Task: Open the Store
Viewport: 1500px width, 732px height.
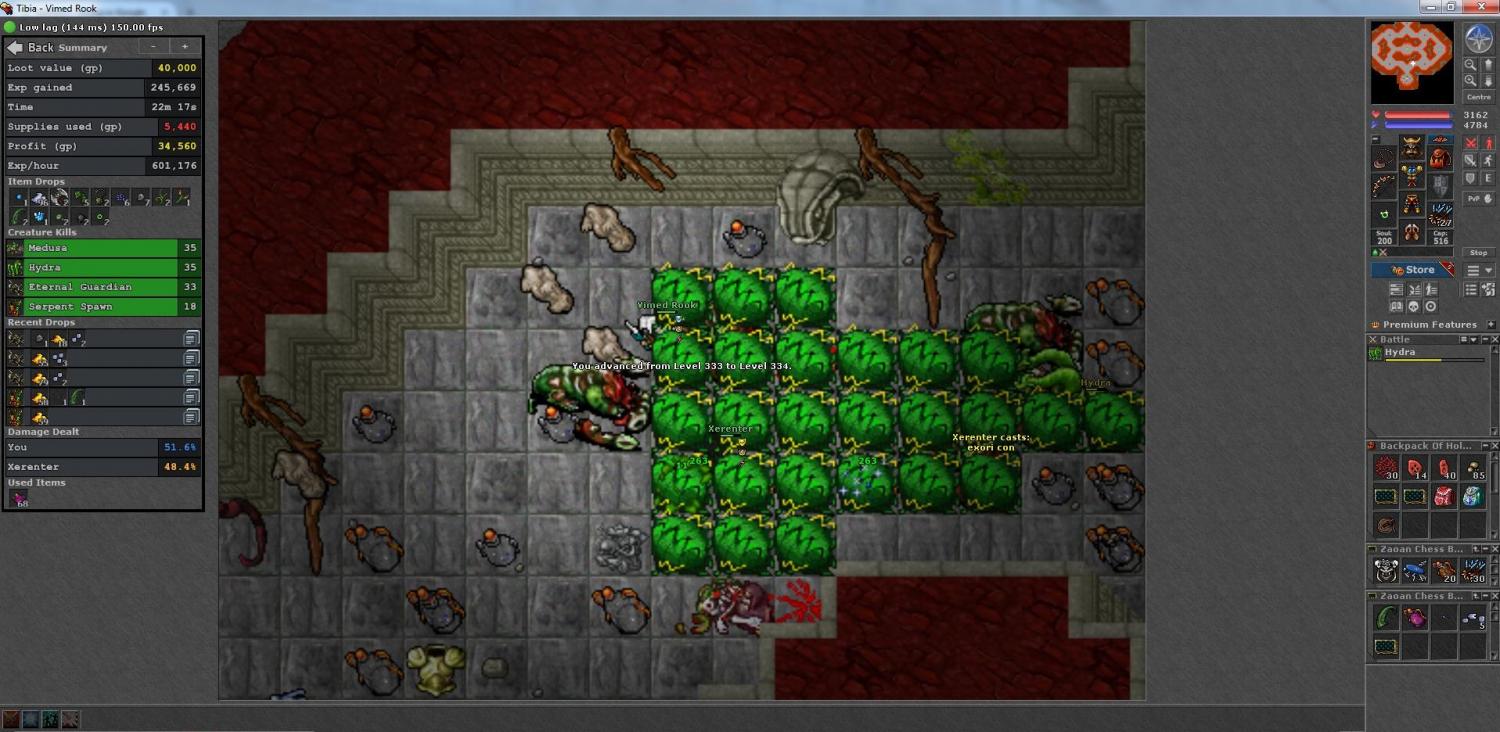Action: [1413, 270]
